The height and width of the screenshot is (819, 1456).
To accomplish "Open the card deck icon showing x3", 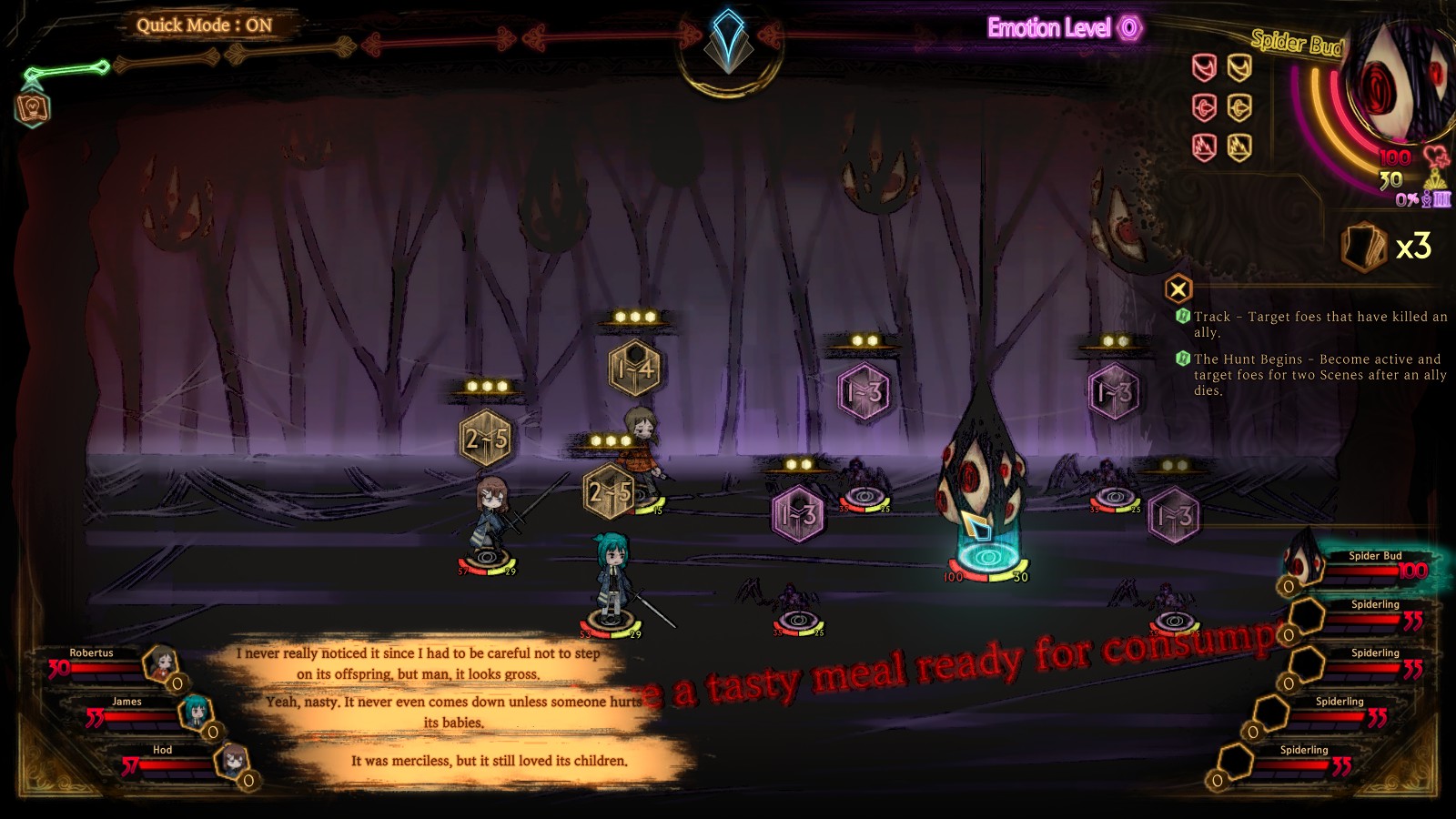I will click(x=1364, y=247).
